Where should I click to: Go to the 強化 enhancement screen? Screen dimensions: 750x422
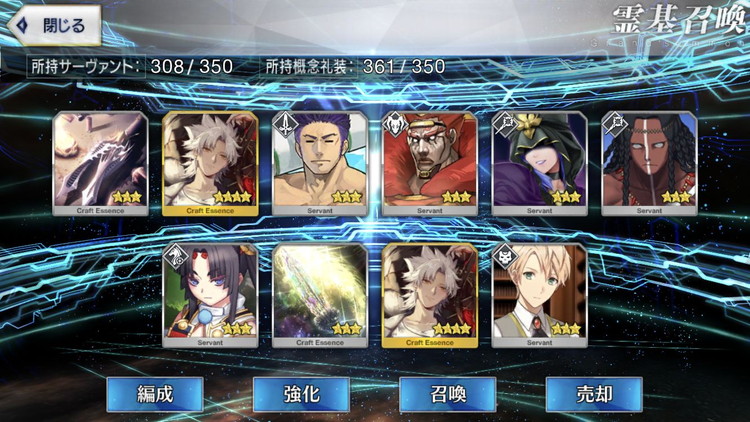[301, 394]
